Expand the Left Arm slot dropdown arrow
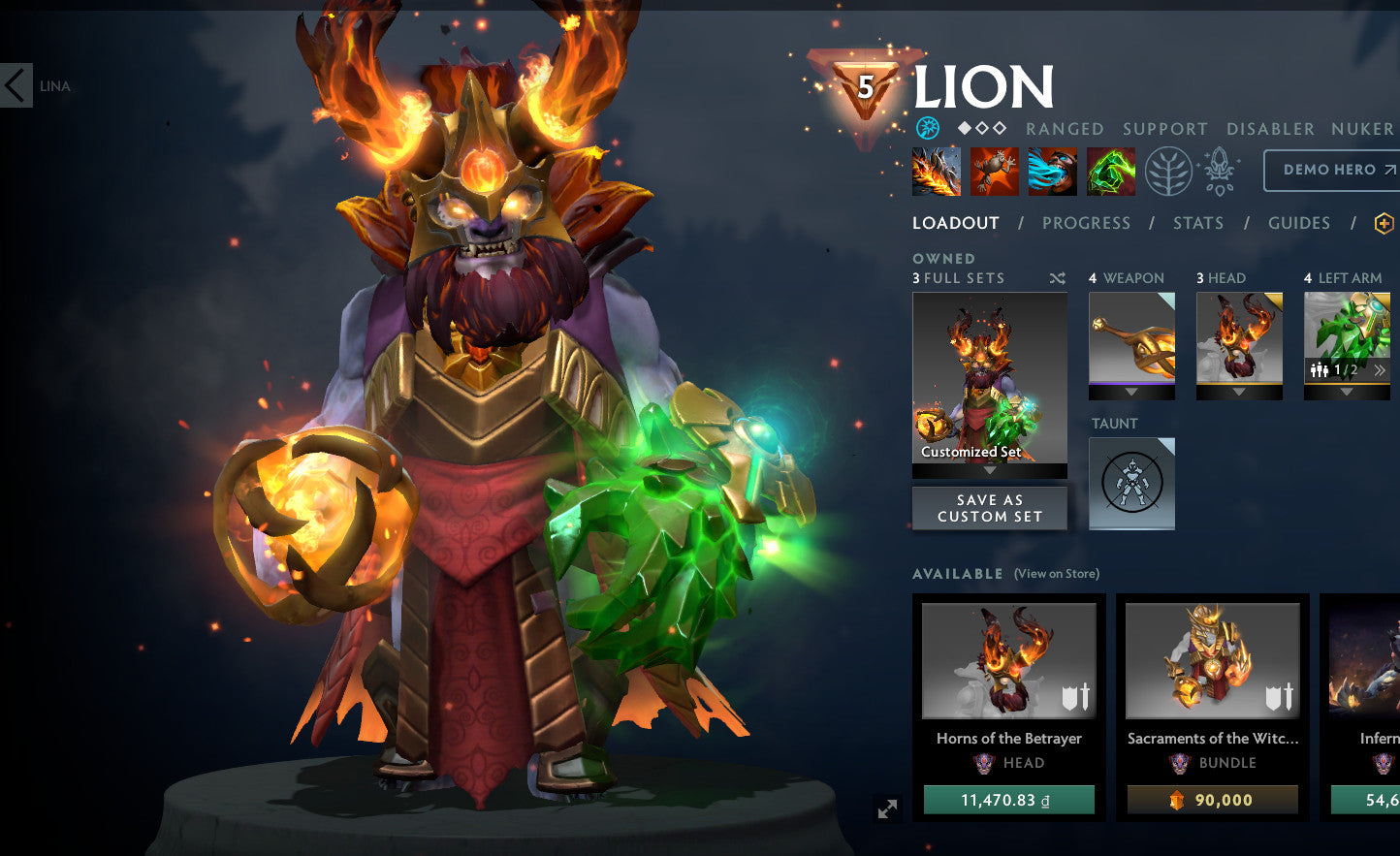Viewport: 1400px width, 856px height. pos(1346,391)
